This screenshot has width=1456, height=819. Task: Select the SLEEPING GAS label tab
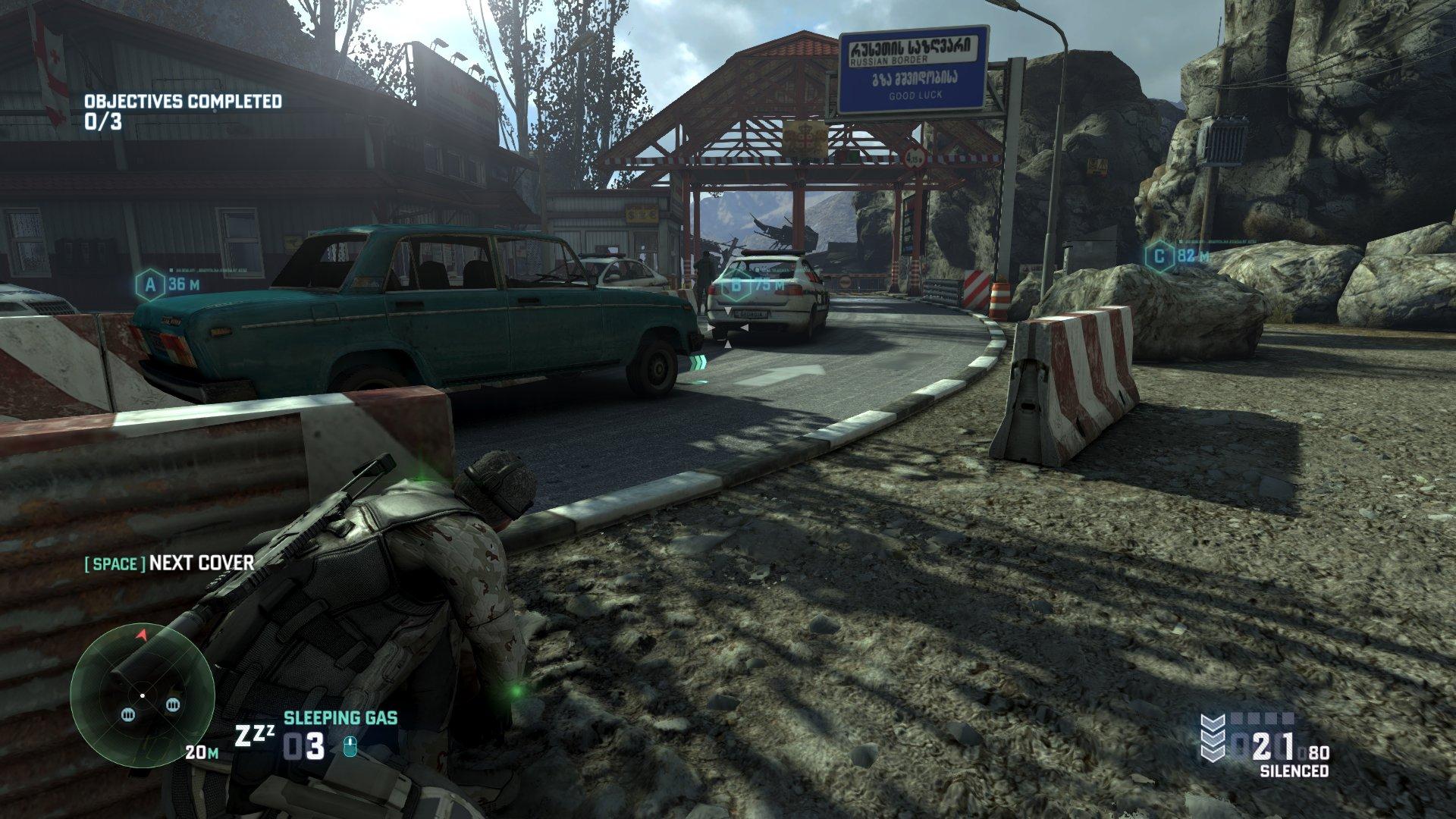coord(340,717)
